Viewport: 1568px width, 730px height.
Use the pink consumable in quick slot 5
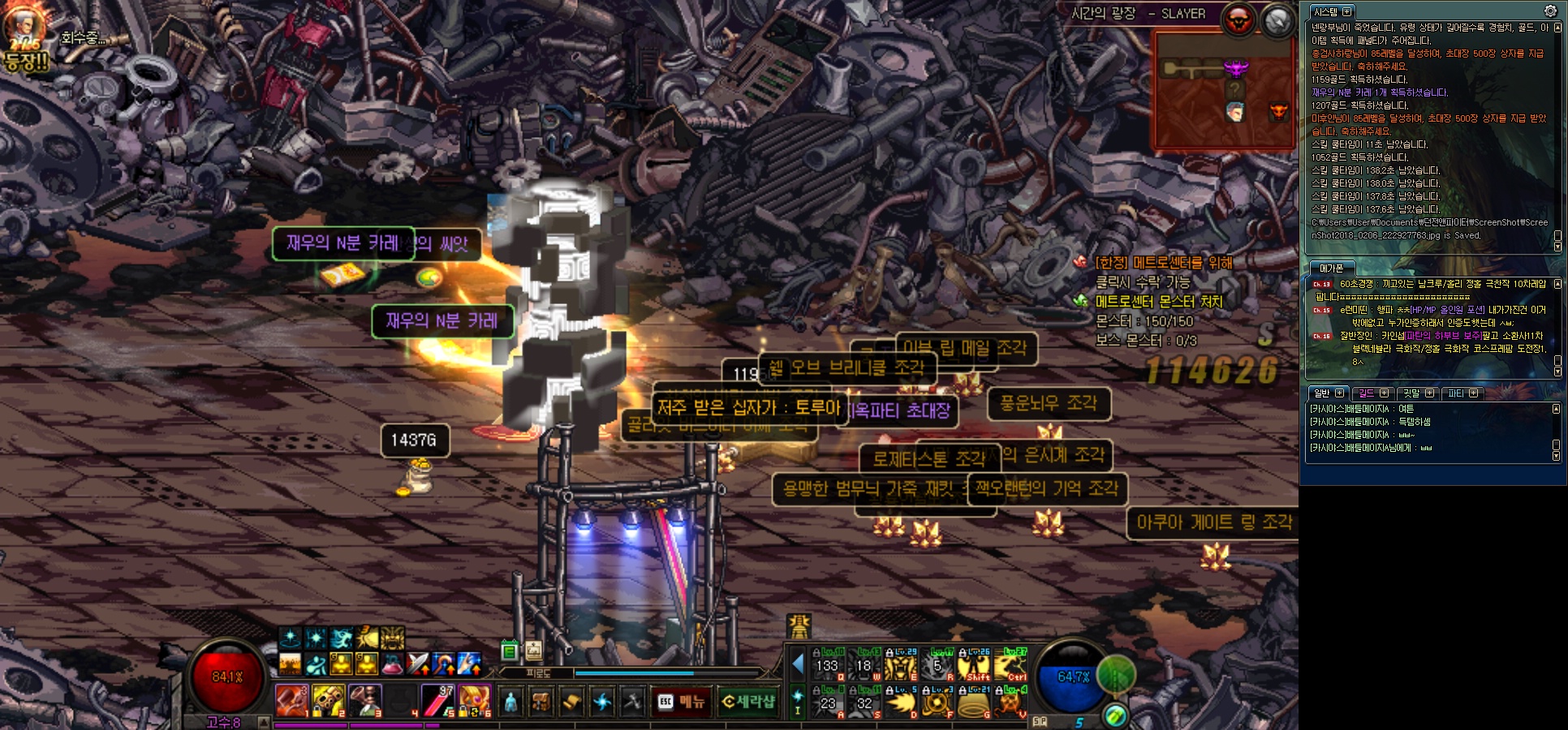437,701
